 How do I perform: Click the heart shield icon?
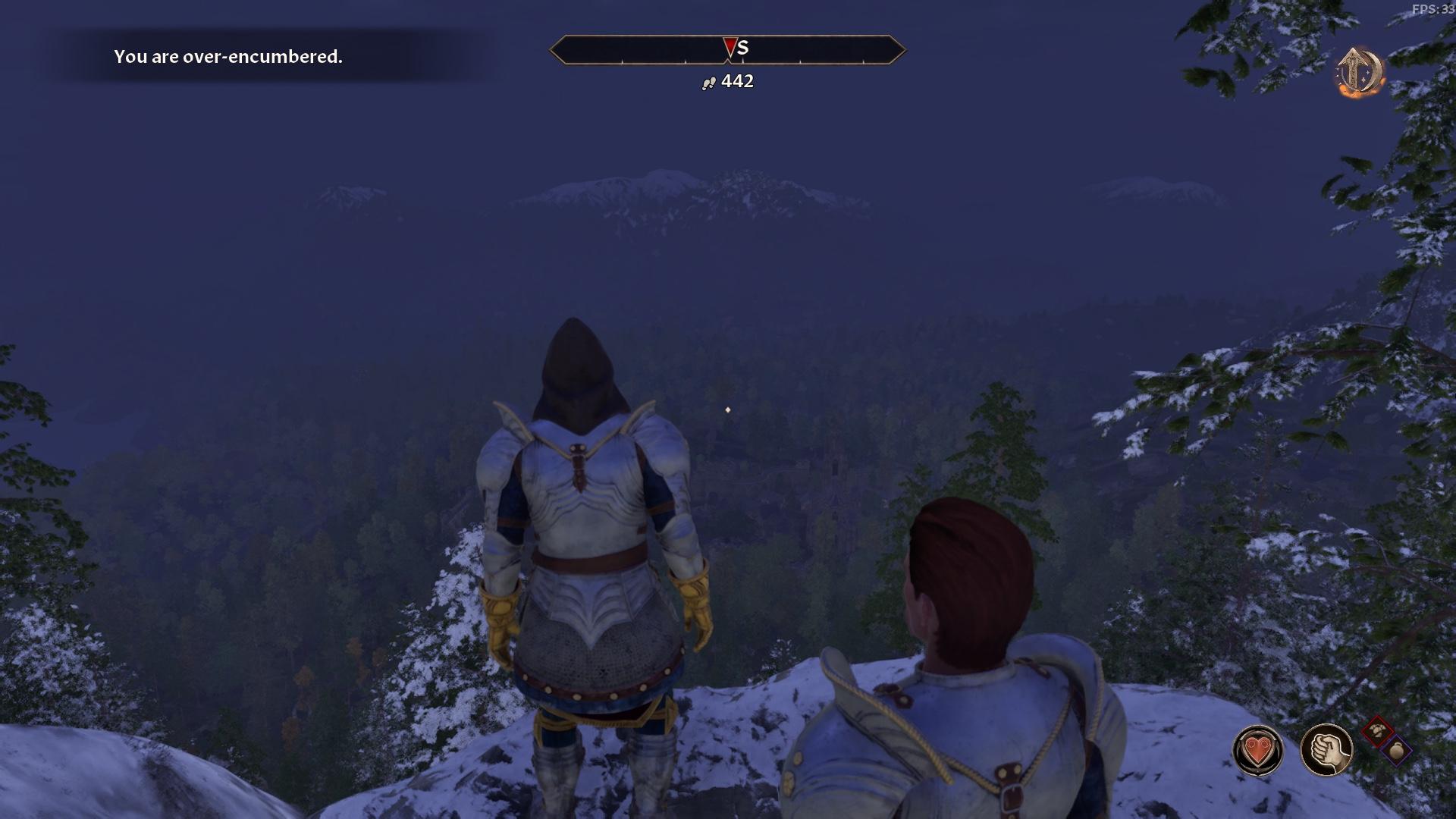click(1258, 751)
